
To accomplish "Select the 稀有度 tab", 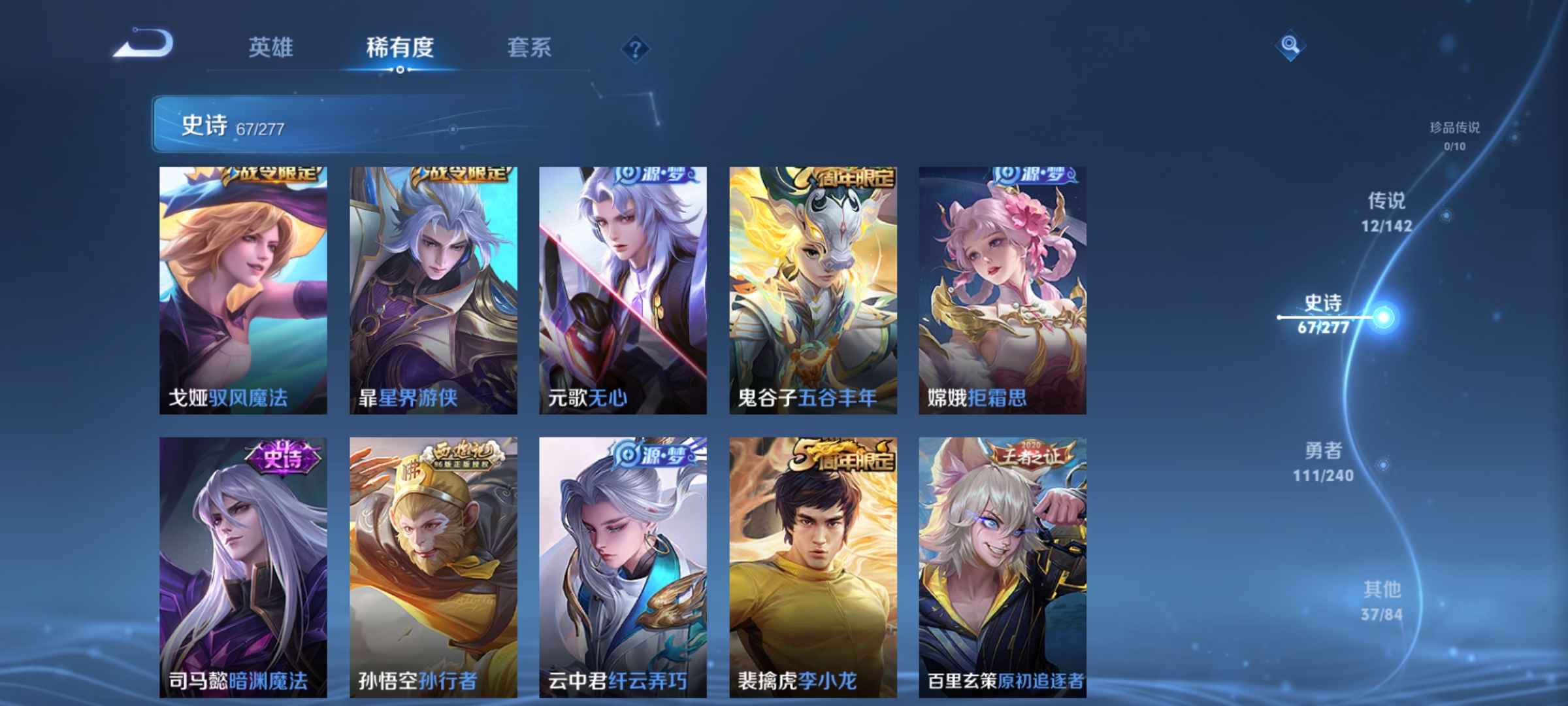I will 400,46.
